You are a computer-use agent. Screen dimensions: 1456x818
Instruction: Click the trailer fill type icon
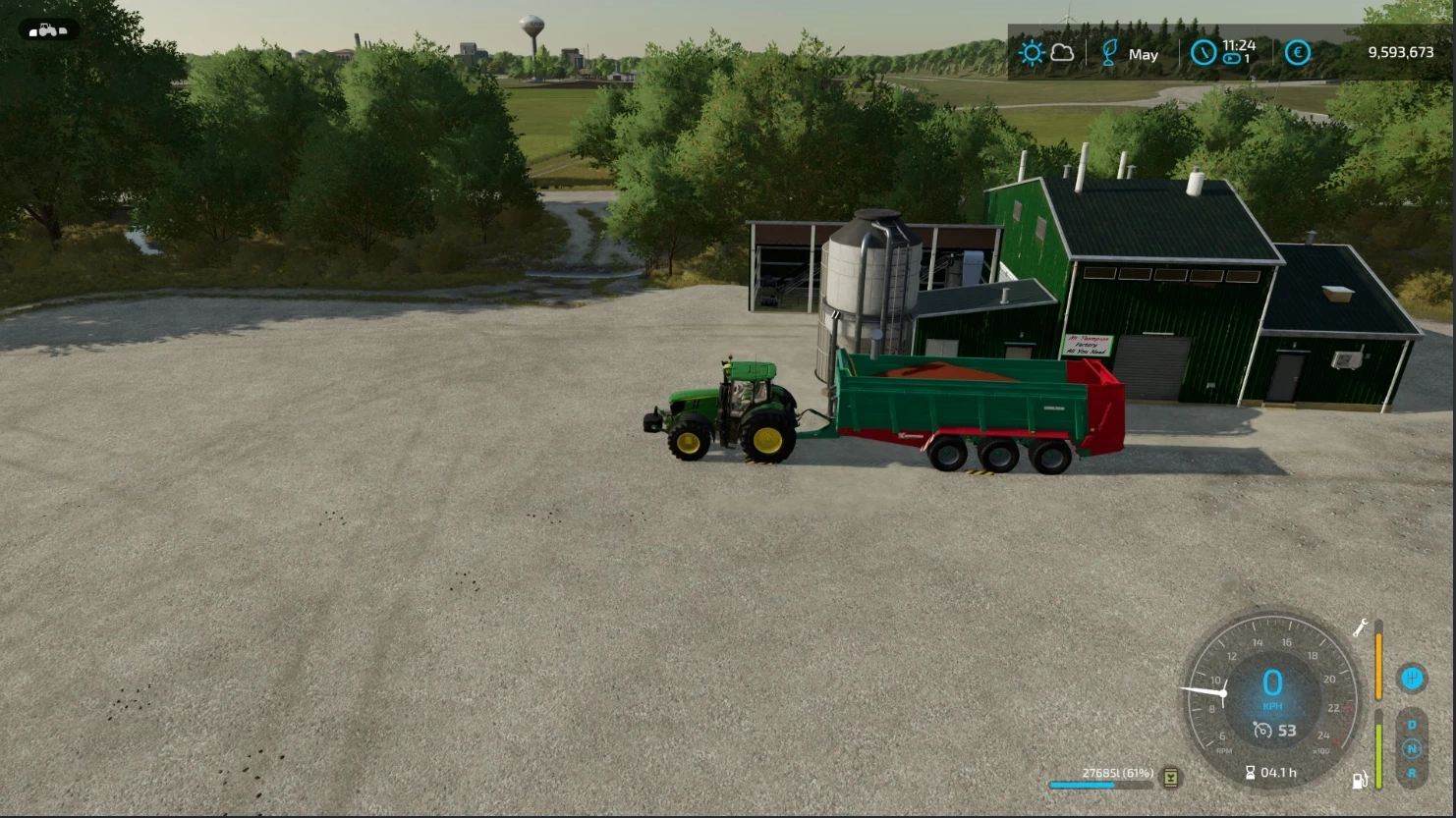pos(1170,778)
